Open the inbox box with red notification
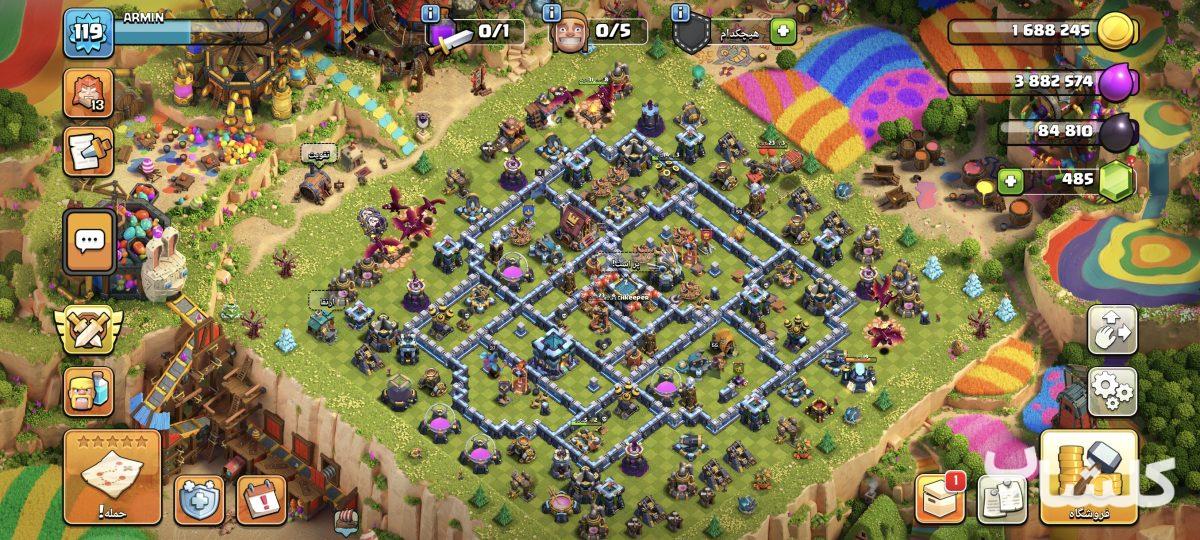 pyautogui.click(x=940, y=497)
